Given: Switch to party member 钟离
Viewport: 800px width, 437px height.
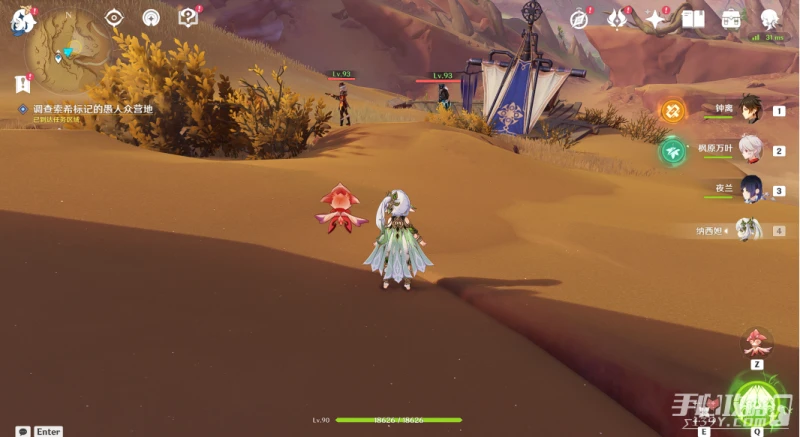Looking at the screenshot, I should point(751,108).
